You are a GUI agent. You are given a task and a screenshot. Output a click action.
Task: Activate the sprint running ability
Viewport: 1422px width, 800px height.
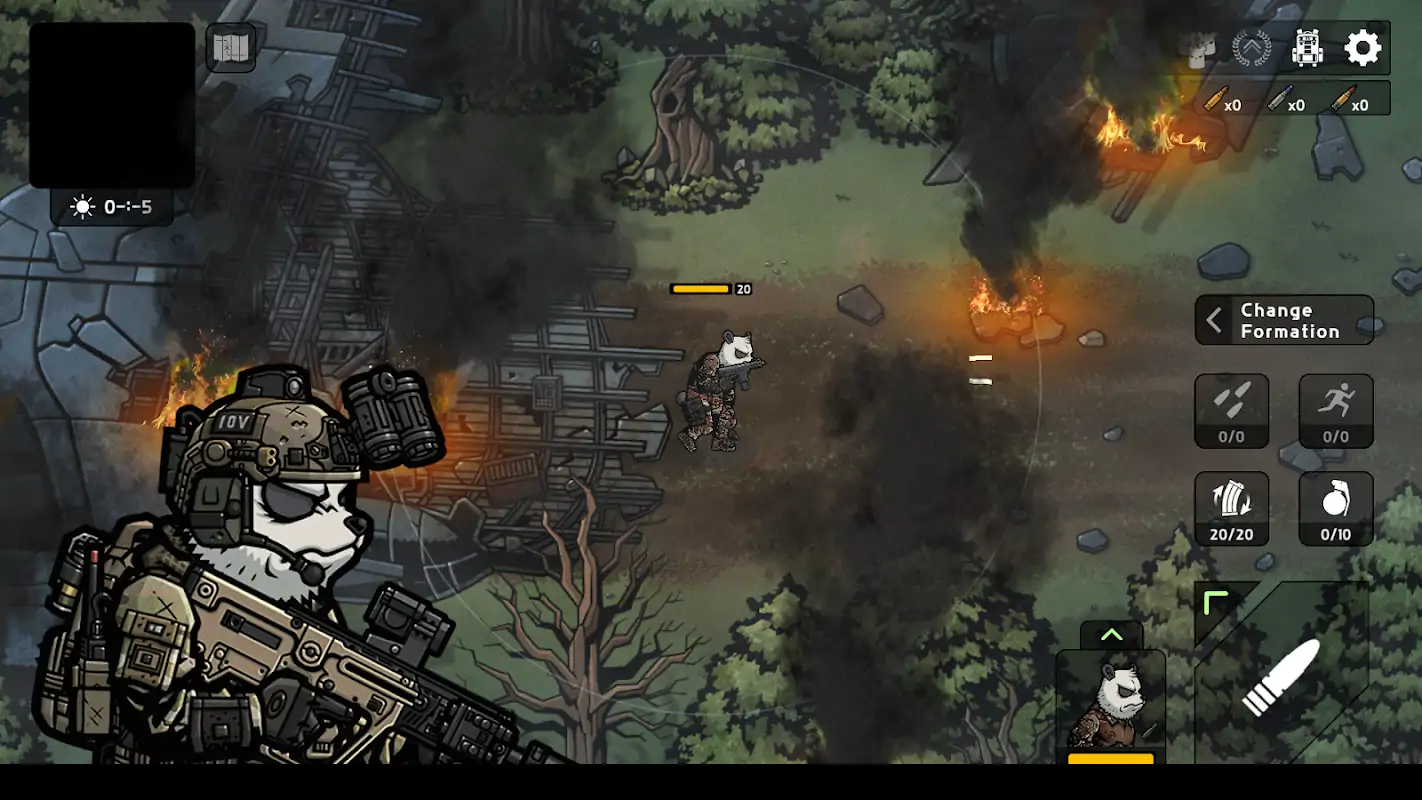1336,410
